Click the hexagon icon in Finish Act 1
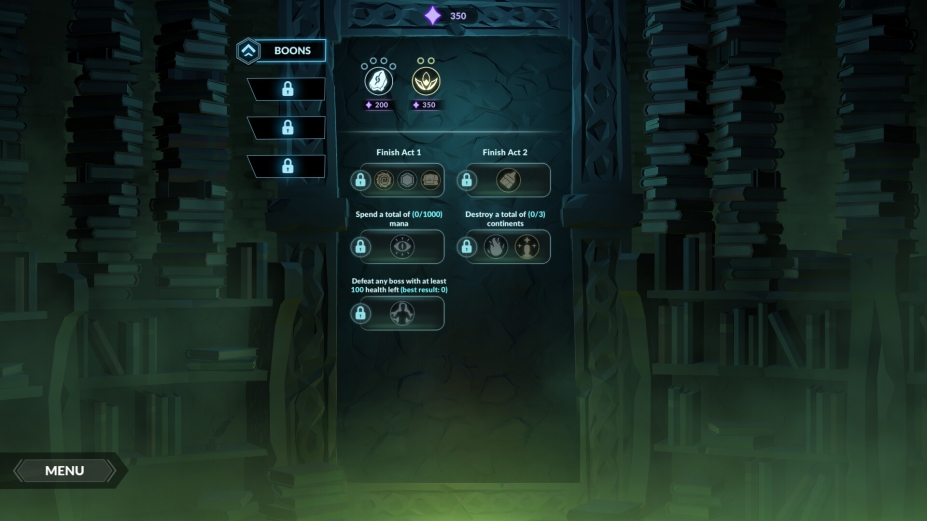 407,181
